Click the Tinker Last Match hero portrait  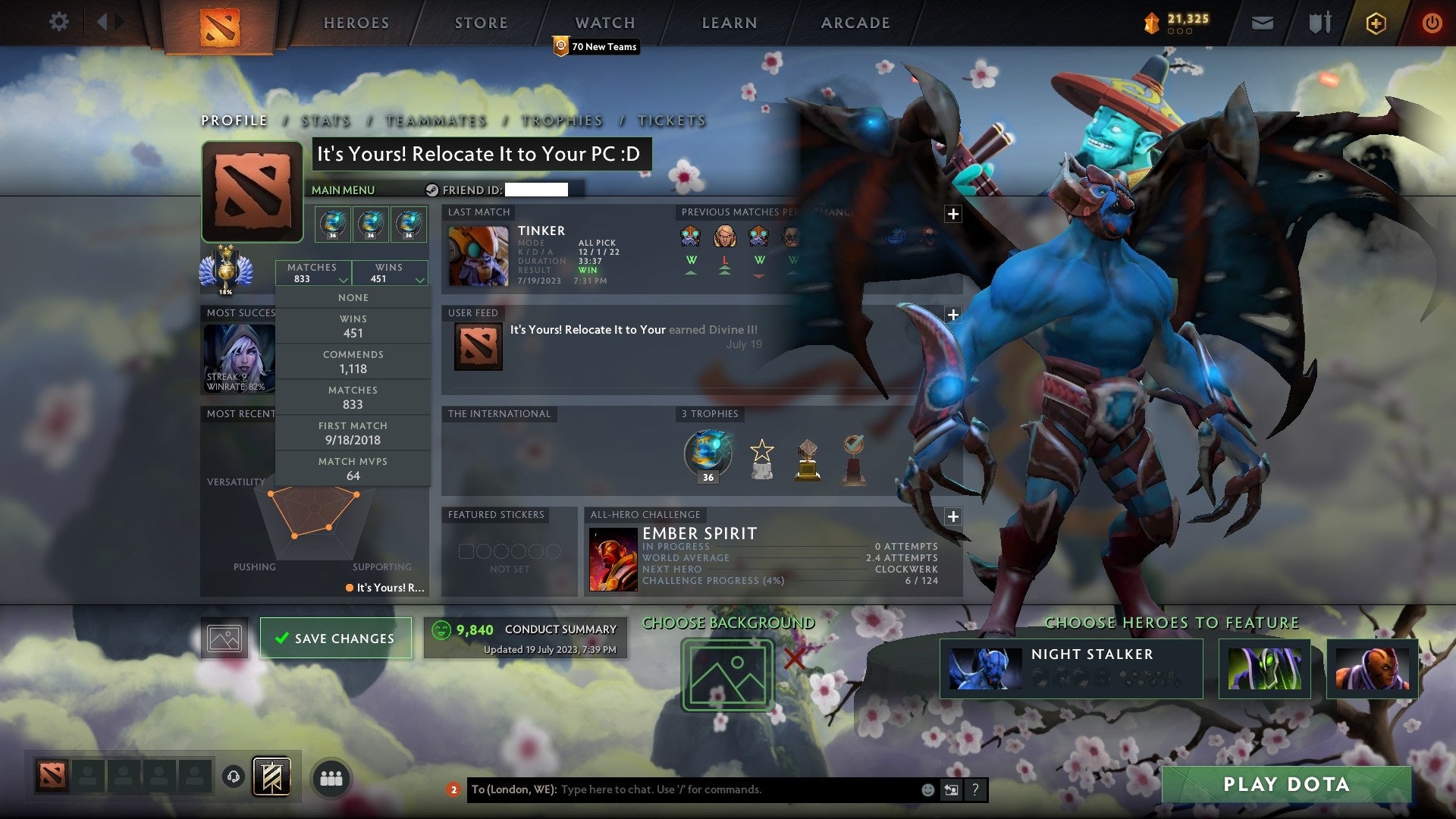(x=478, y=256)
